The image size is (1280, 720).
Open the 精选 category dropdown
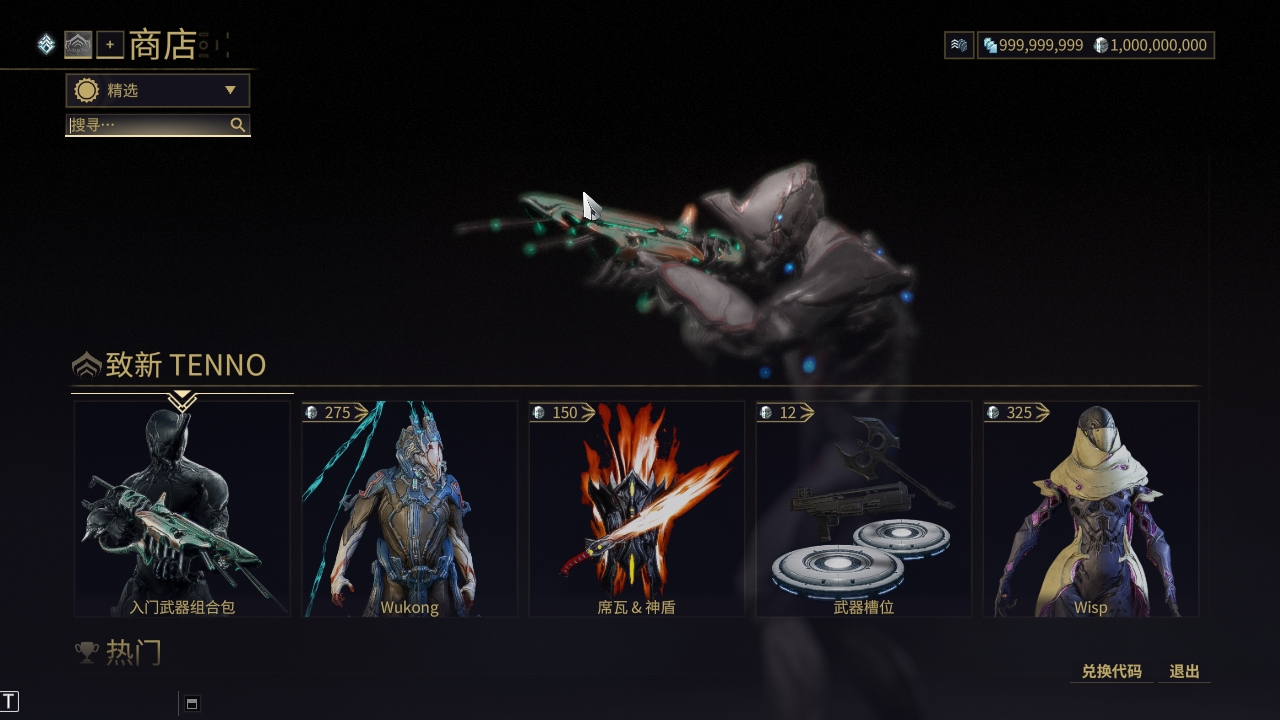(x=158, y=90)
